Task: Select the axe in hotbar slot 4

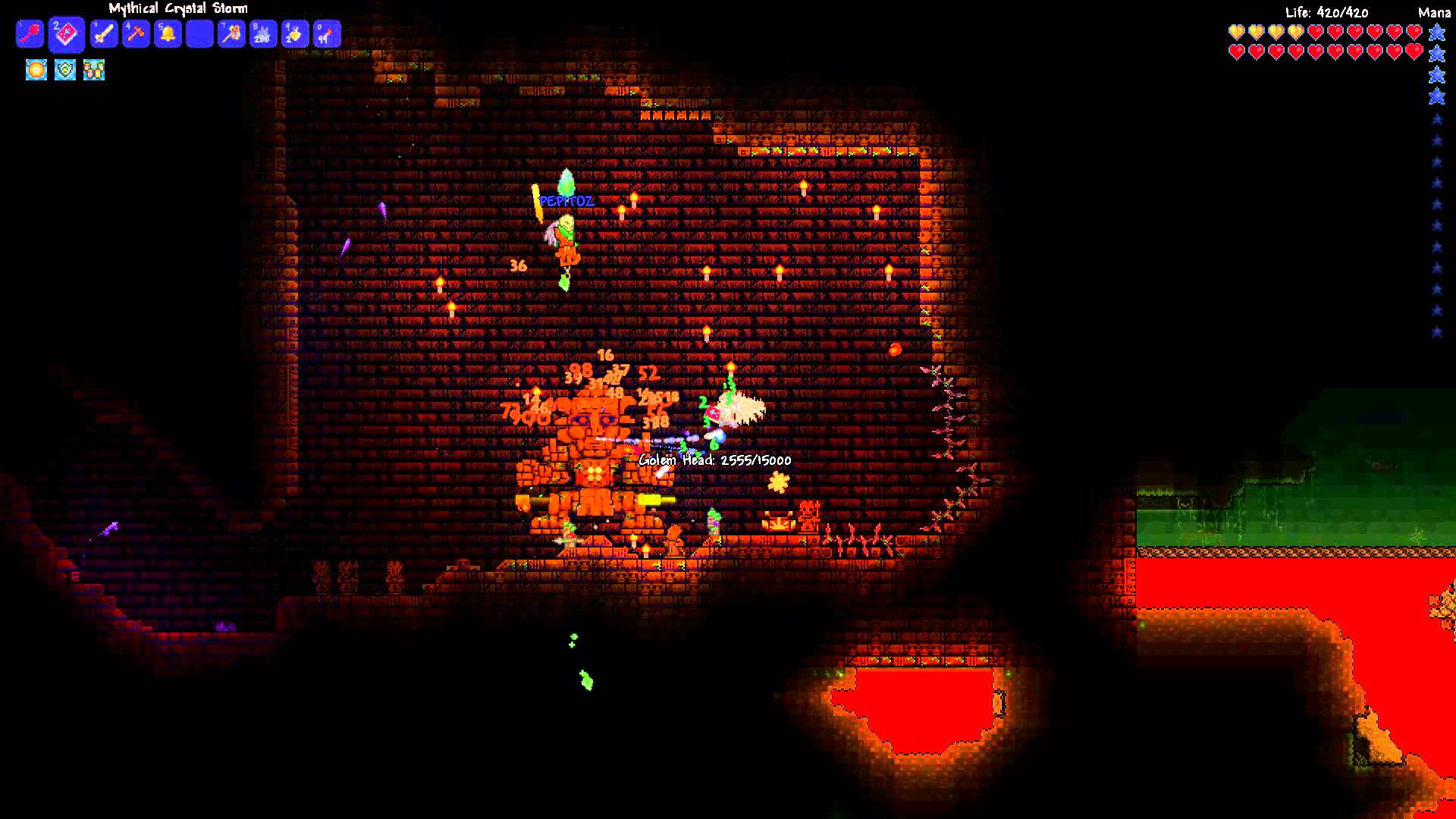Action: (136, 33)
